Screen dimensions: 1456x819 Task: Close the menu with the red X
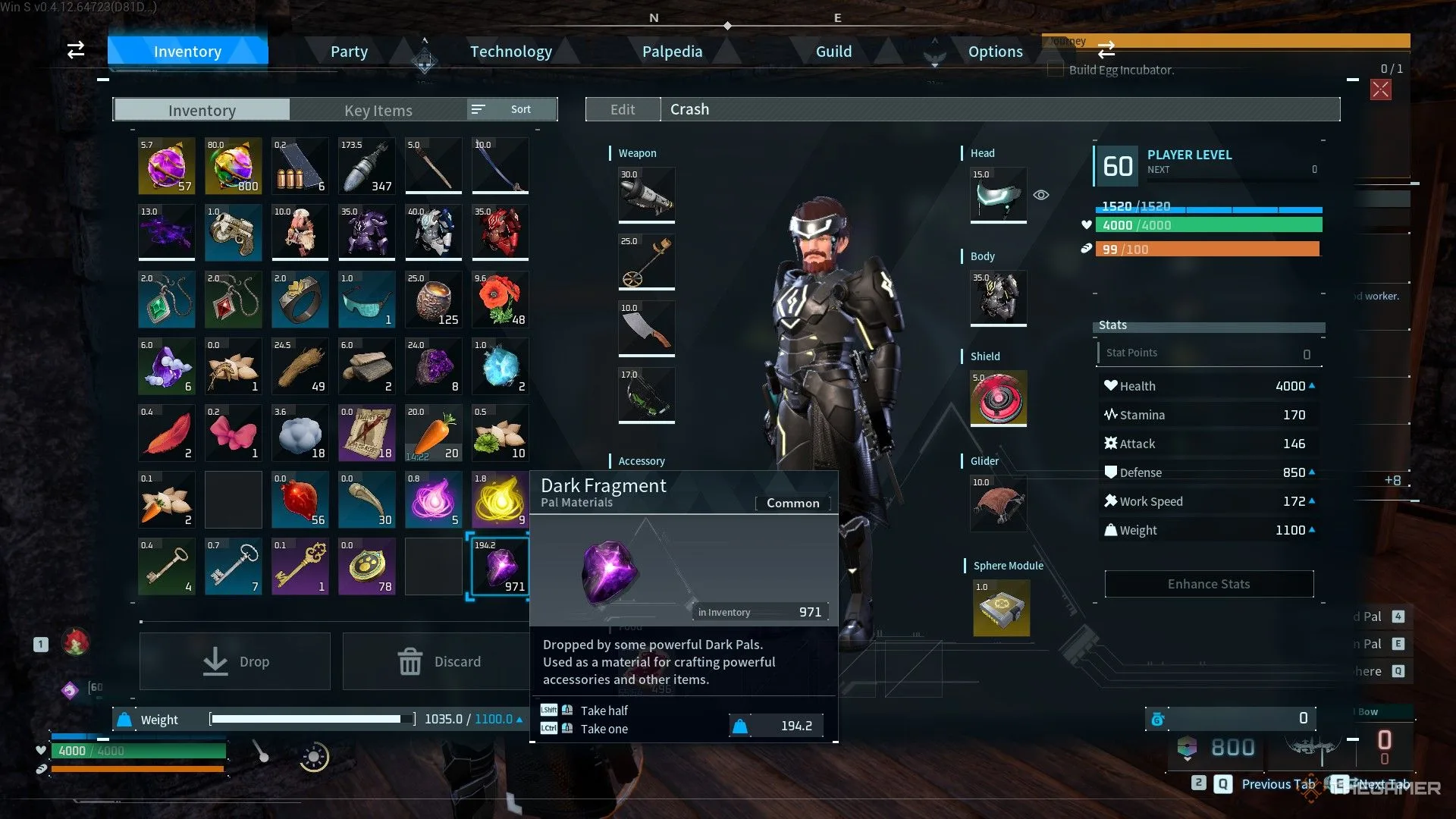(1380, 89)
